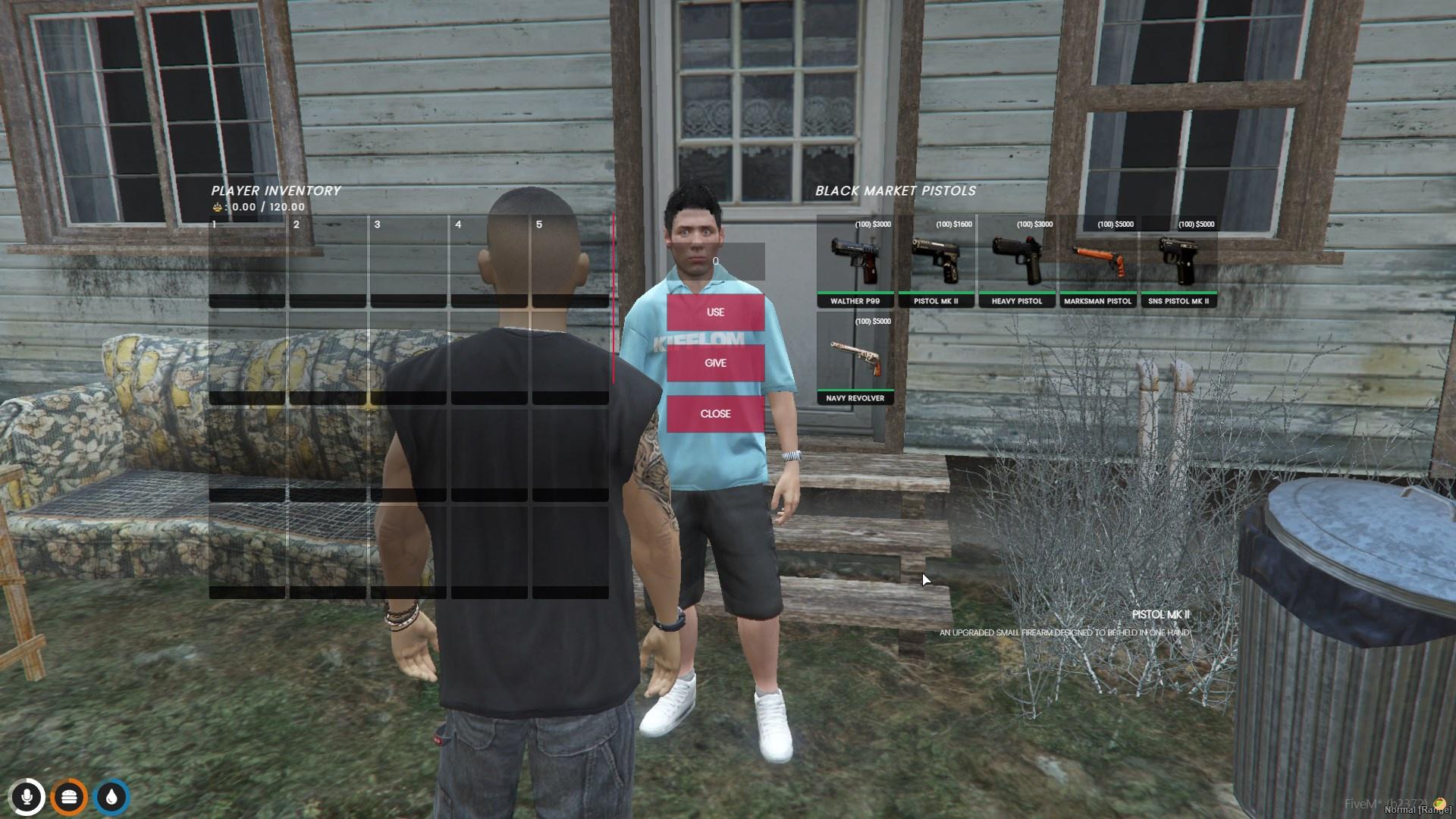Select the Marksman Pistol shop slot

click(1097, 262)
